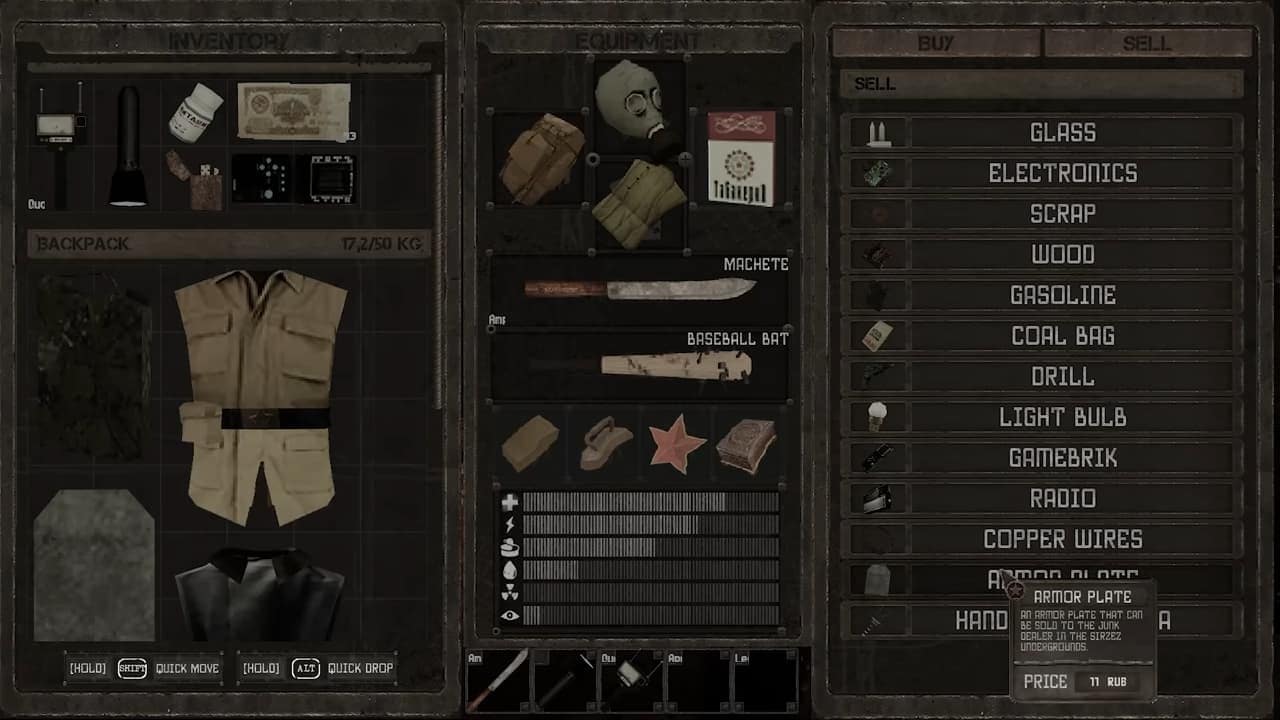The height and width of the screenshot is (720, 1280).
Task: Switch to the Buy tab
Action: pyautogui.click(x=936, y=43)
